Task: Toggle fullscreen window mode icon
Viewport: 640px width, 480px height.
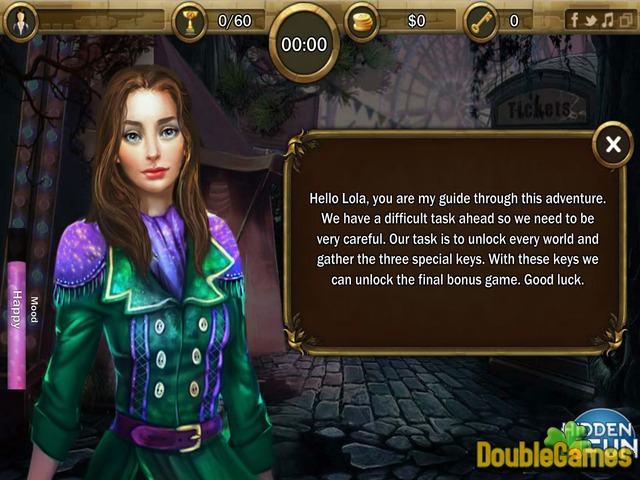Action: pyautogui.click(x=624, y=20)
